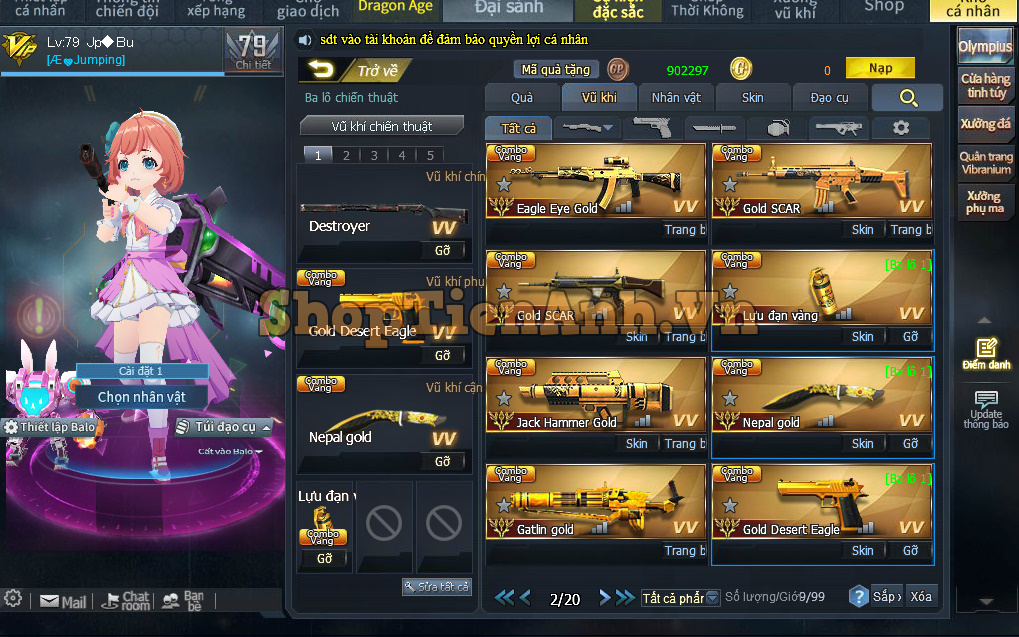Open the Vũ khí chiến thuật button
Image resolution: width=1019 pixels, height=637 pixels.
[x=382, y=127]
